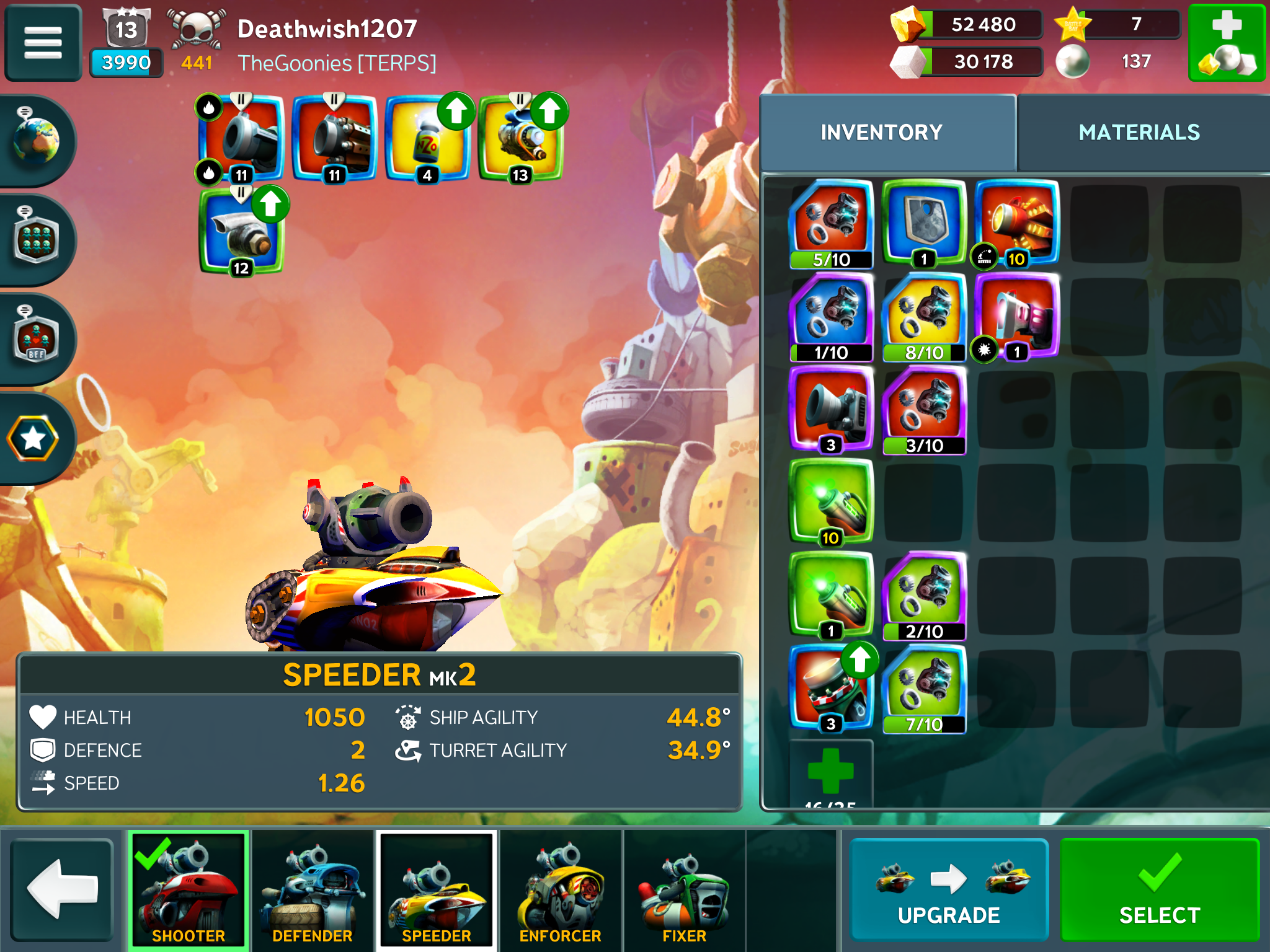The width and height of the screenshot is (1270, 952).
Task: Open the star hexagon badge icon
Action: pos(33,438)
